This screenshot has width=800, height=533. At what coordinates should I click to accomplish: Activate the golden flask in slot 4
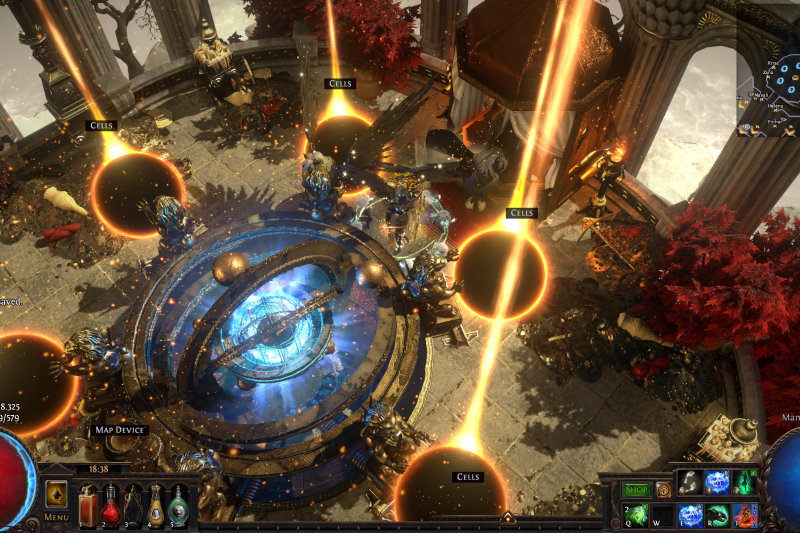point(156,505)
